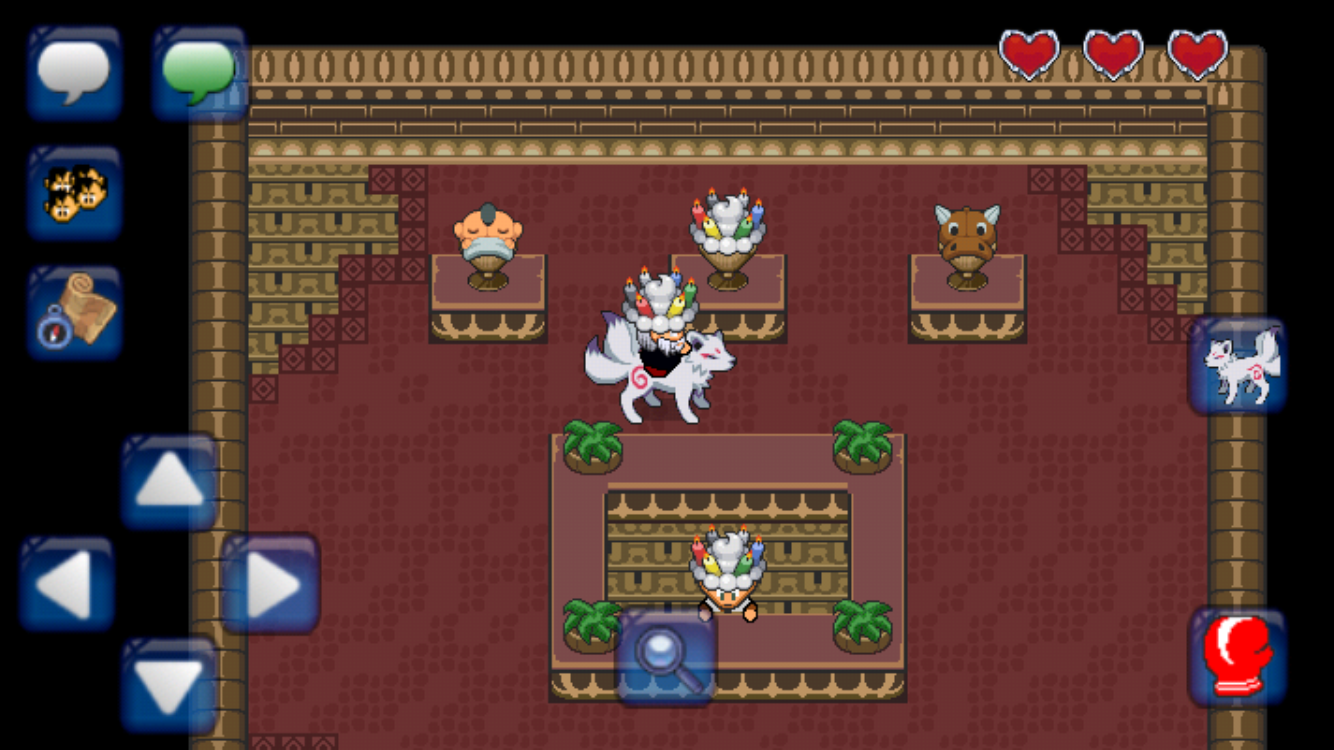Toggle the white fox mount button
The height and width of the screenshot is (750, 1334).
1238,366
